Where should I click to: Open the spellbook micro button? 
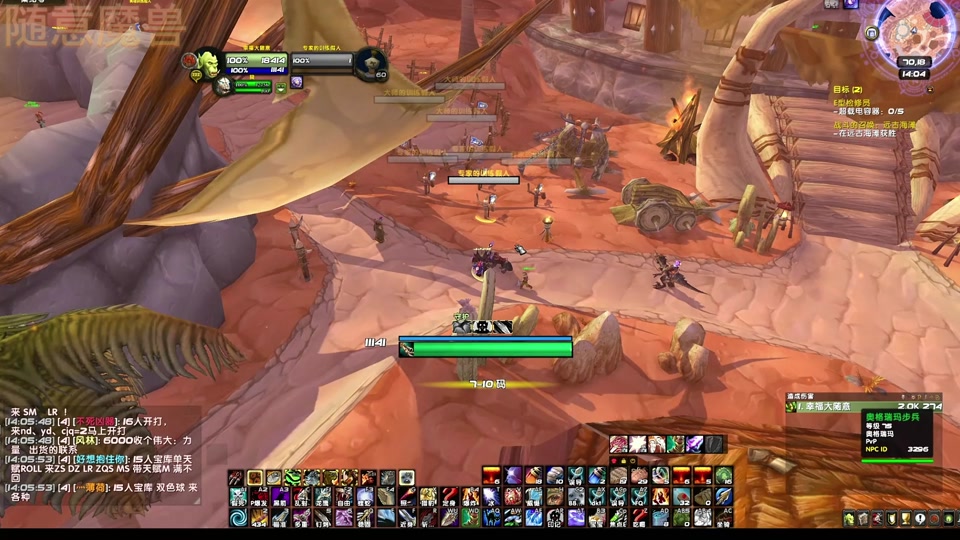click(862, 518)
